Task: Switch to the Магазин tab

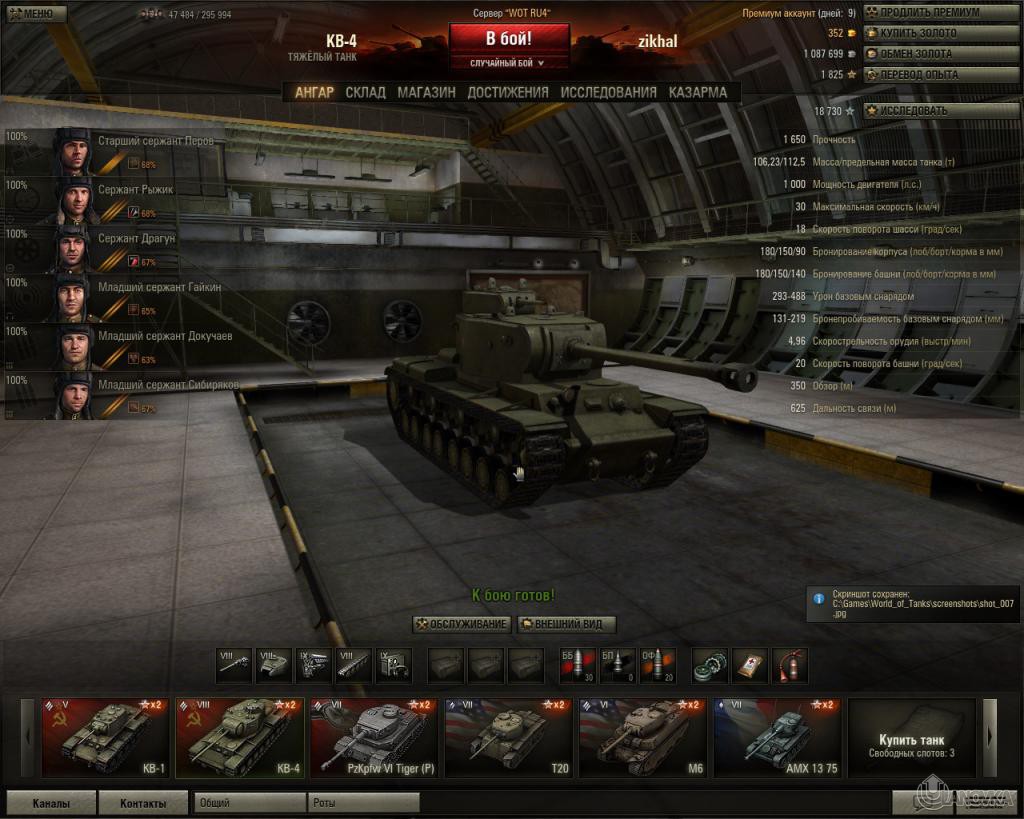Action: tap(426, 92)
